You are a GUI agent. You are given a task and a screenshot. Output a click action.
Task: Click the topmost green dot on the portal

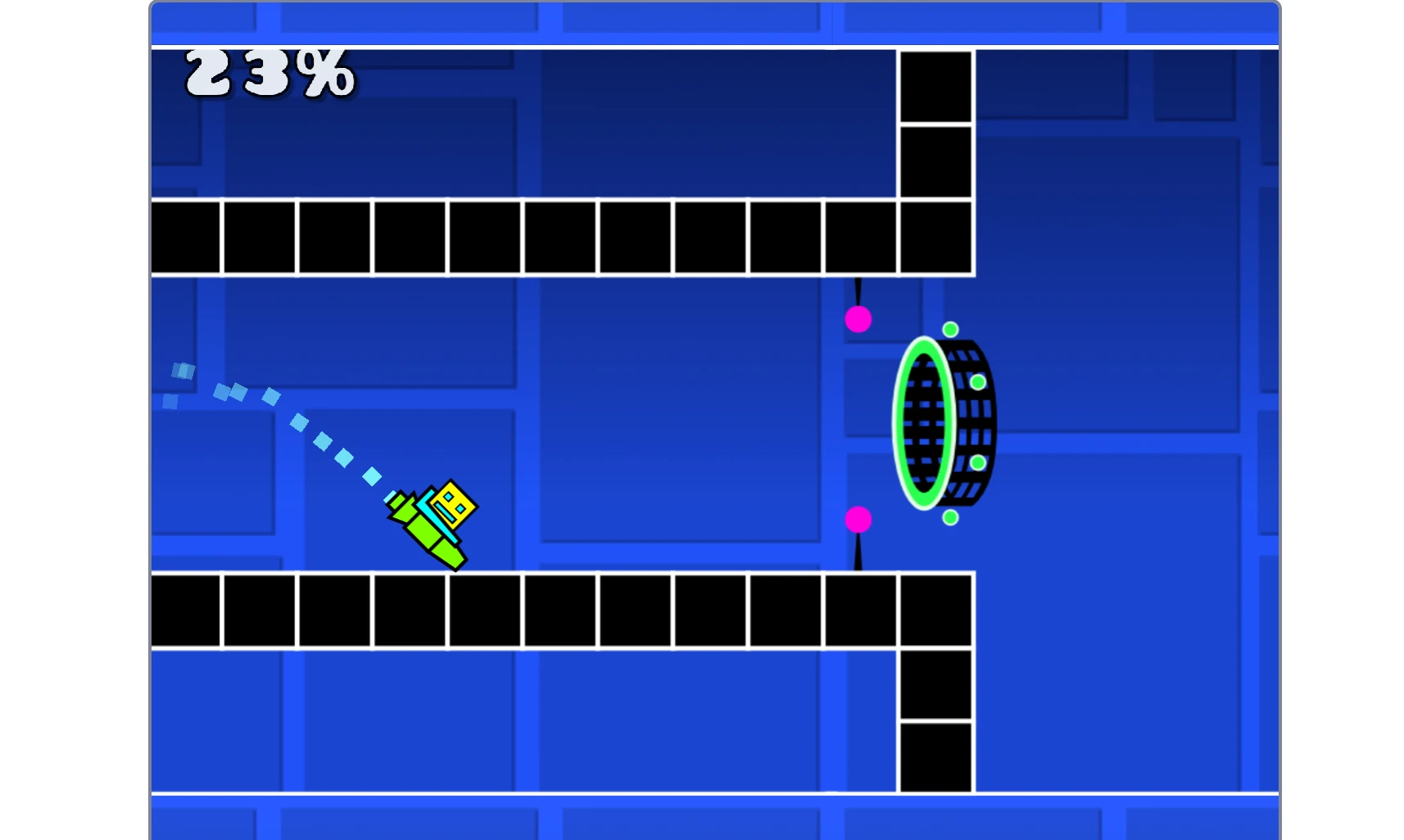click(x=949, y=330)
